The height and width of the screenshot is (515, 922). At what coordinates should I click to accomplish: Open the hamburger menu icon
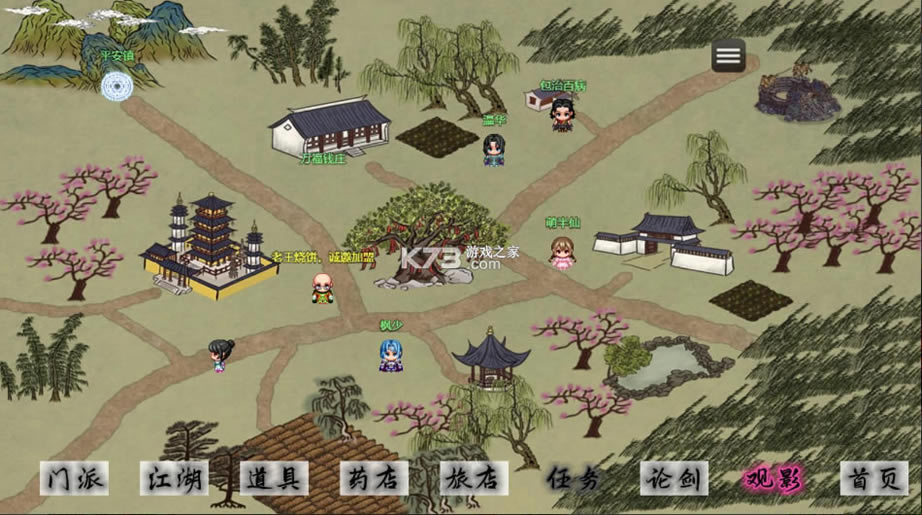(x=728, y=55)
